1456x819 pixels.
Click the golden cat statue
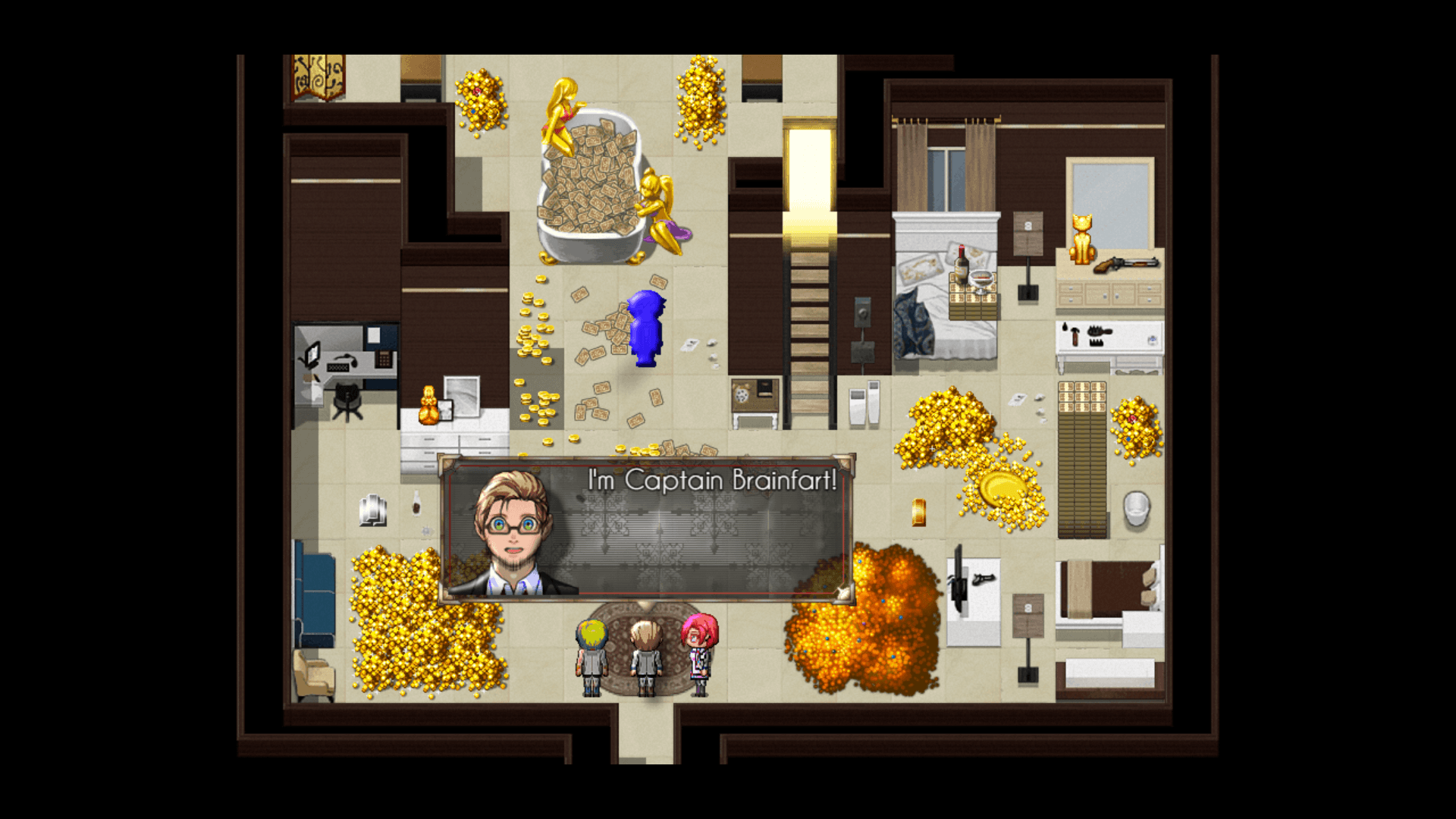click(x=1082, y=239)
